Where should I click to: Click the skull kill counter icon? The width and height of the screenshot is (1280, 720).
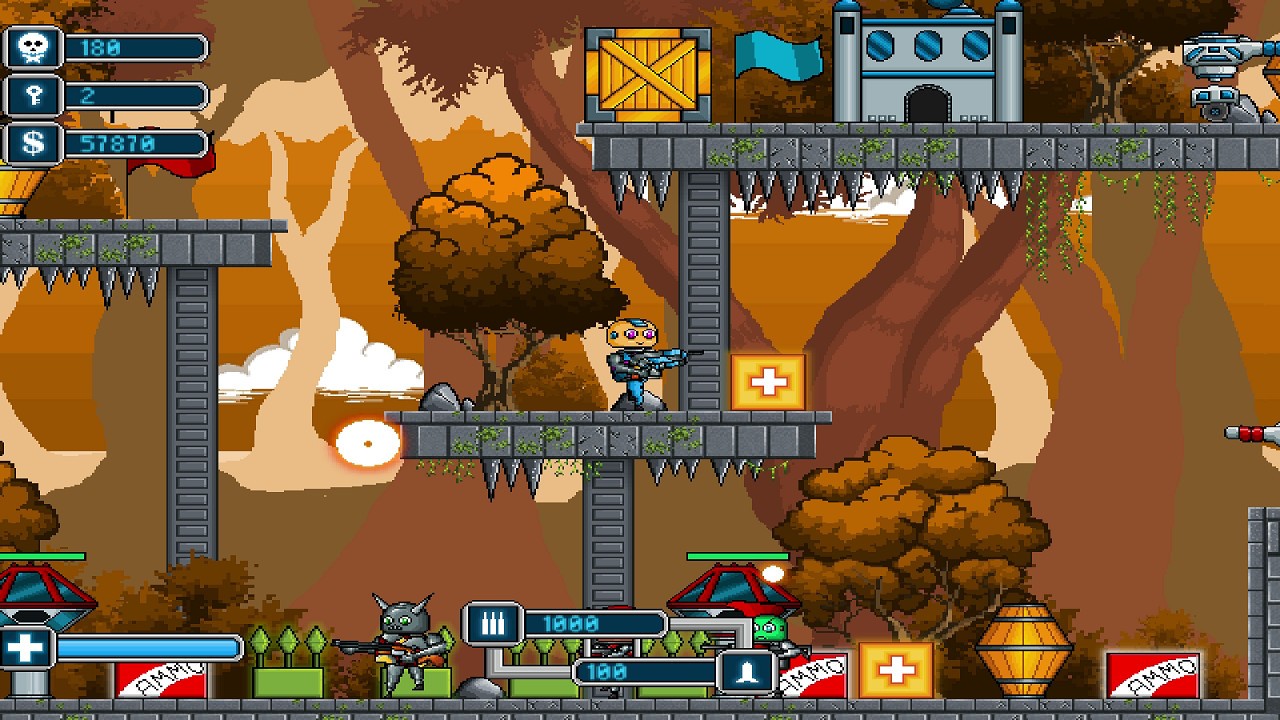33,48
